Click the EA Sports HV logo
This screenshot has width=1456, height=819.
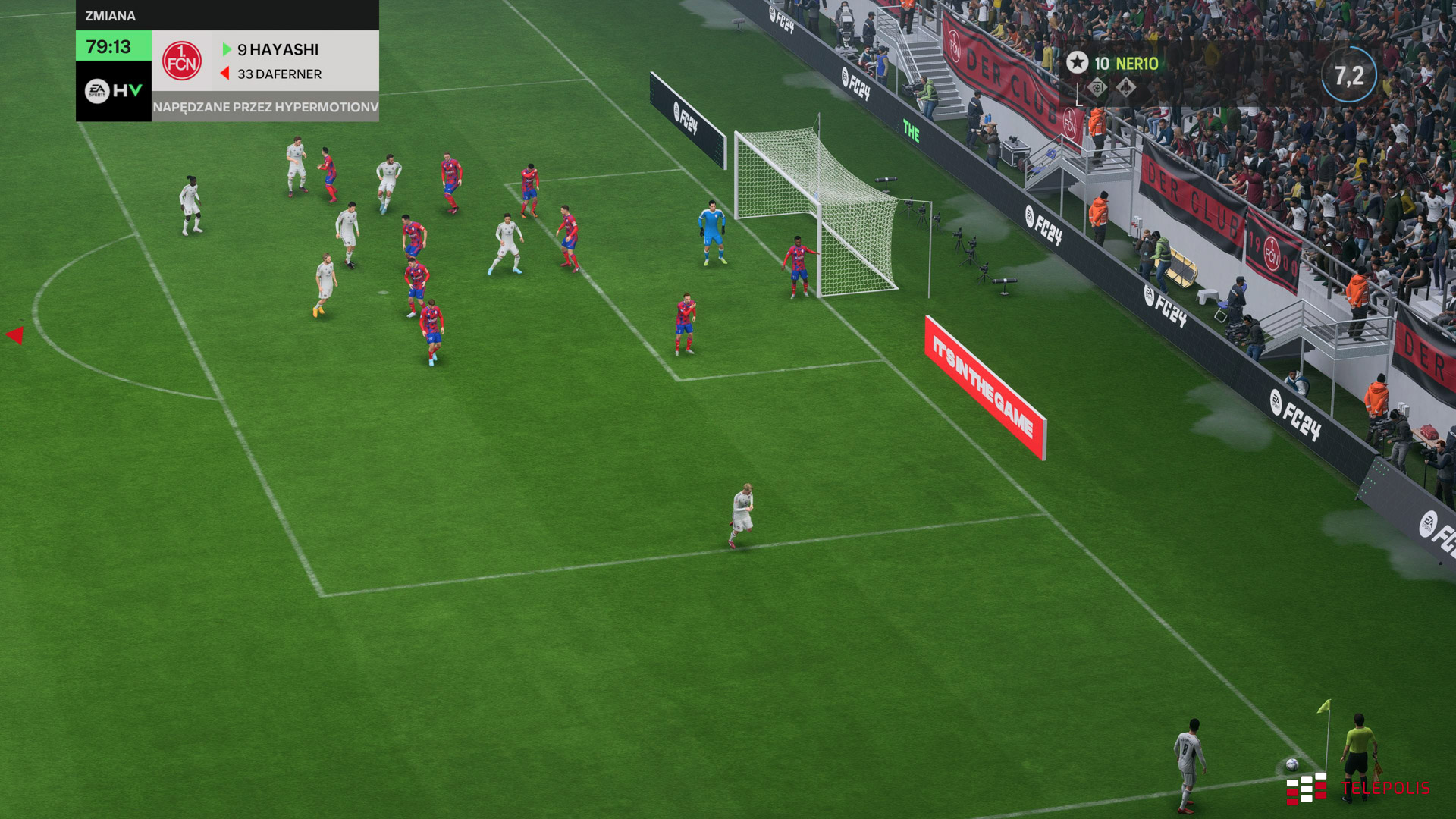pyautogui.click(x=113, y=91)
